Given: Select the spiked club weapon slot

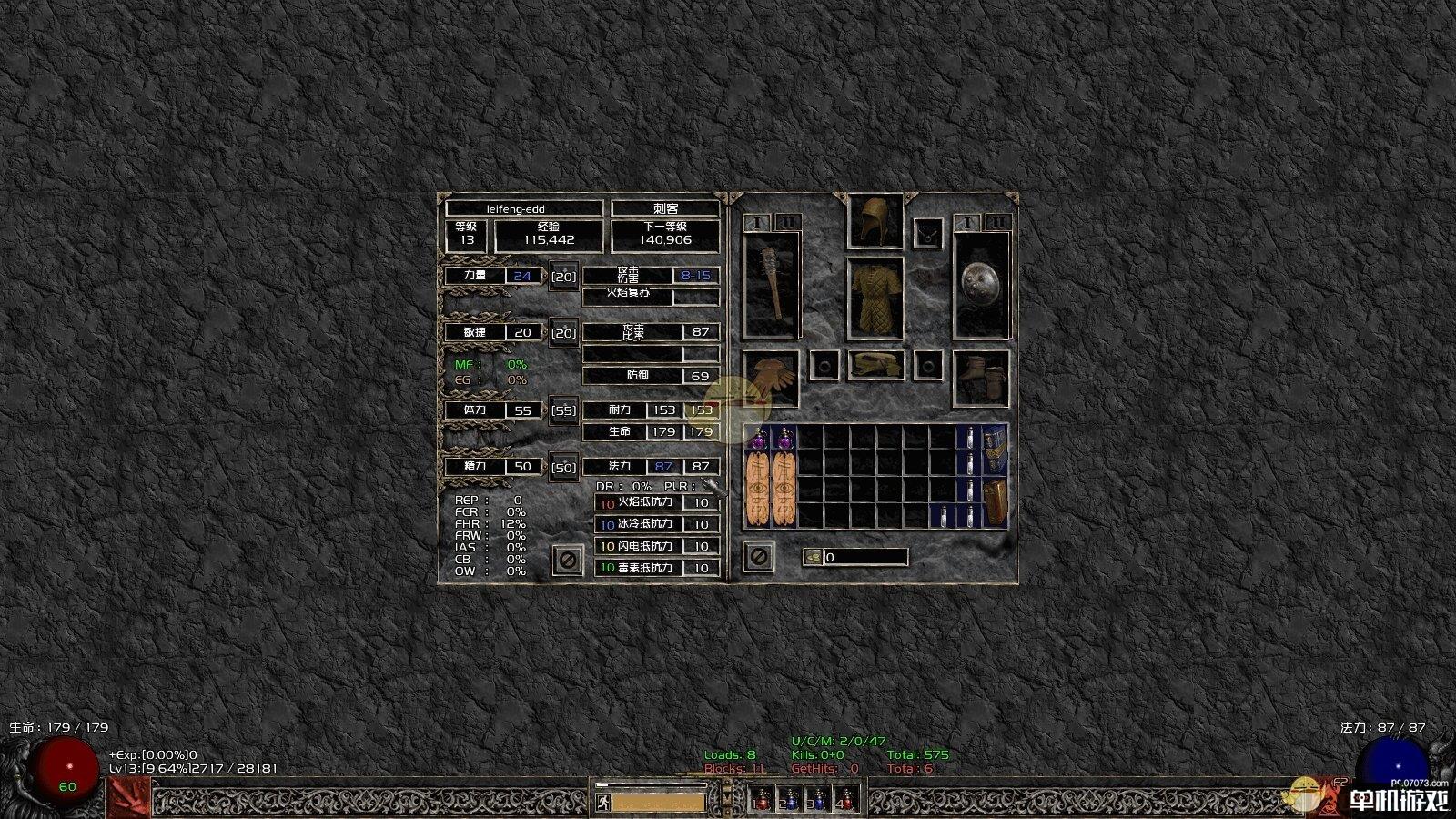Looking at the screenshot, I should pyautogui.click(x=772, y=285).
